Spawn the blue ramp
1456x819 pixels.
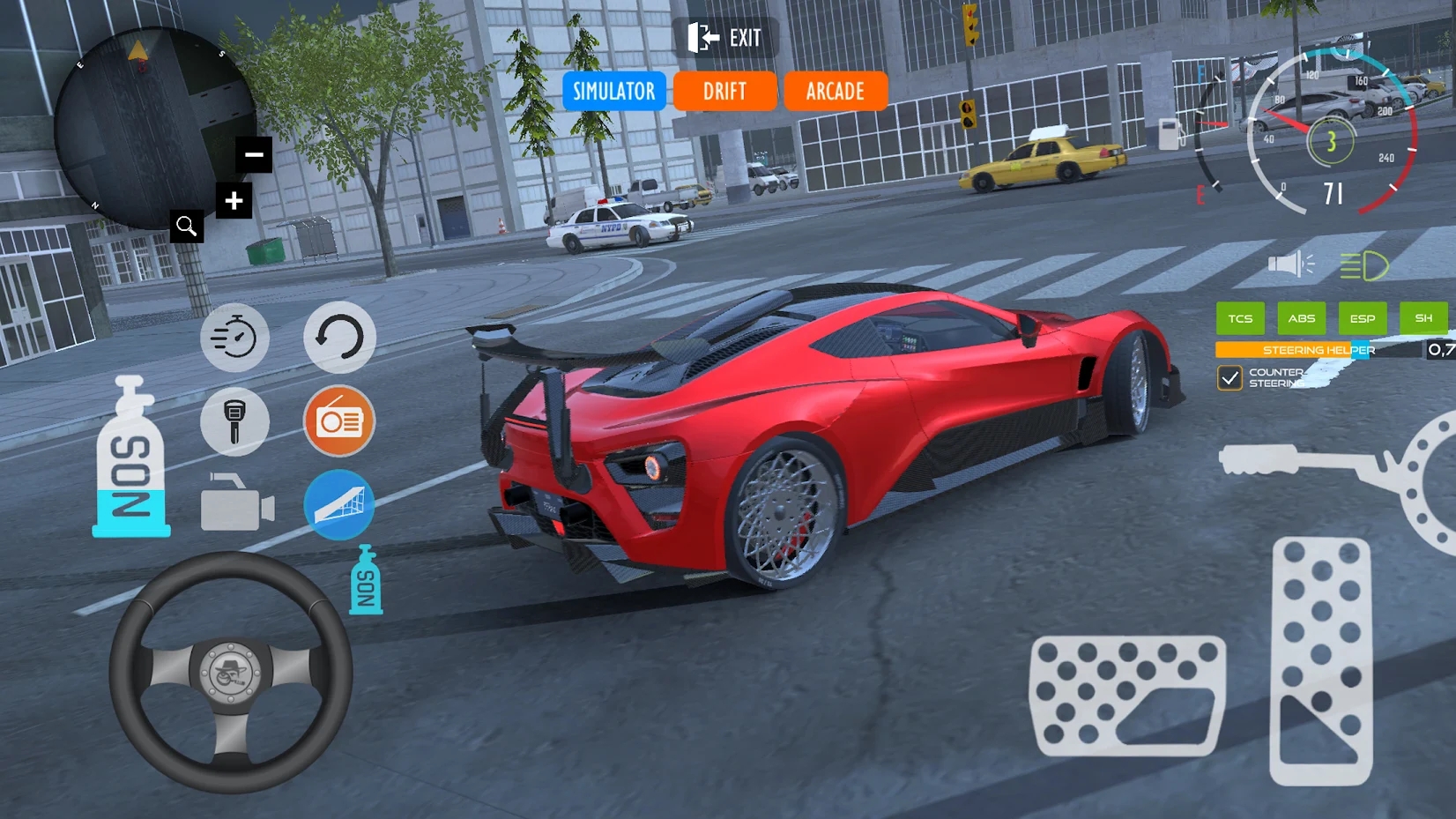[339, 504]
